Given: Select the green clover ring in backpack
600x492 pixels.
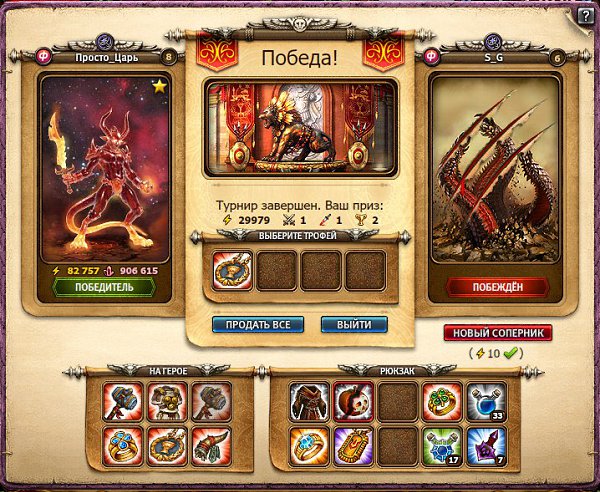Looking at the screenshot, I should 441,400.
